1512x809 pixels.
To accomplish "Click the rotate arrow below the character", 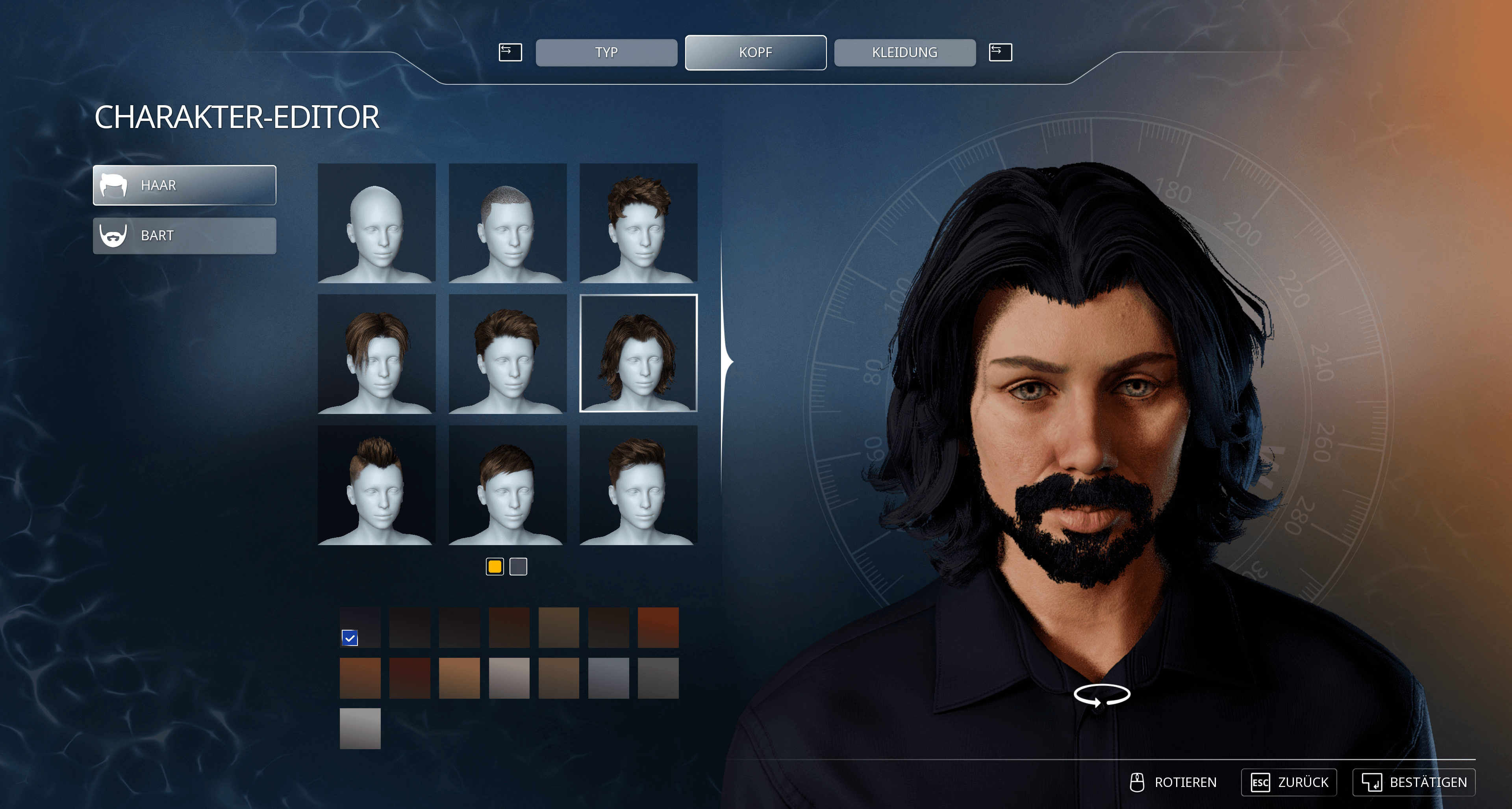I will tap(1102, 694).
